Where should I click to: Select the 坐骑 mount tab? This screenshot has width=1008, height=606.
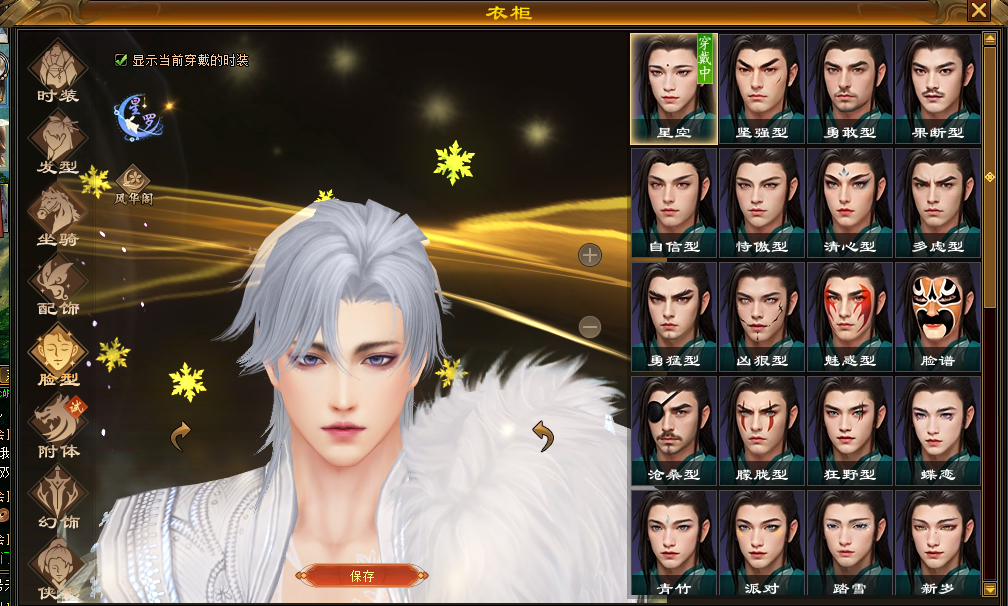click(x=57, y=214)
